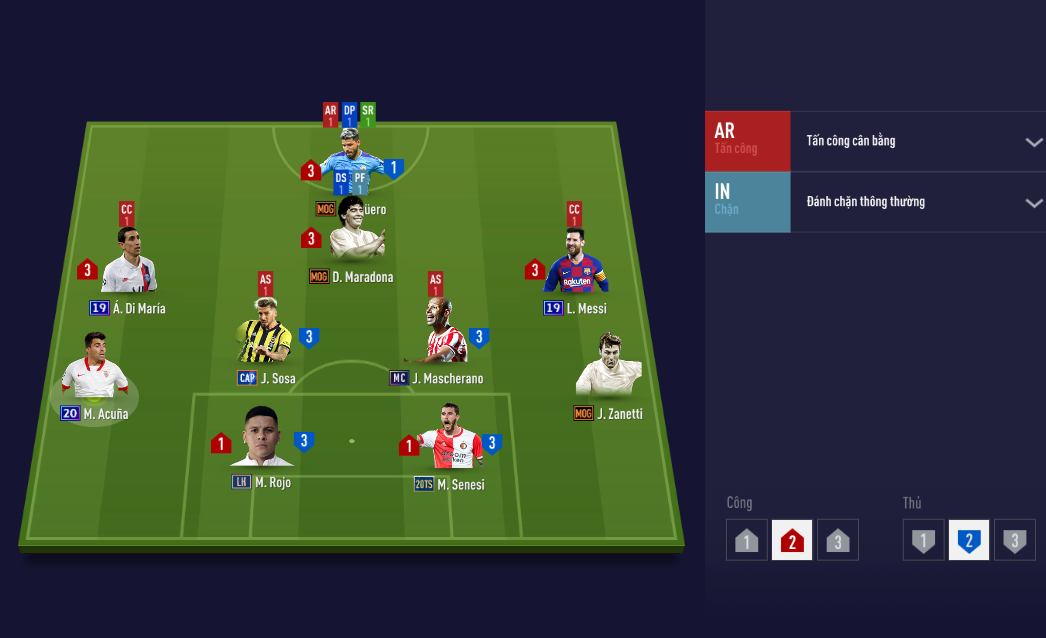Viewport: 1046px width, 638px height.
Task: Select player J. Zanetti
Action: [608, 368]
